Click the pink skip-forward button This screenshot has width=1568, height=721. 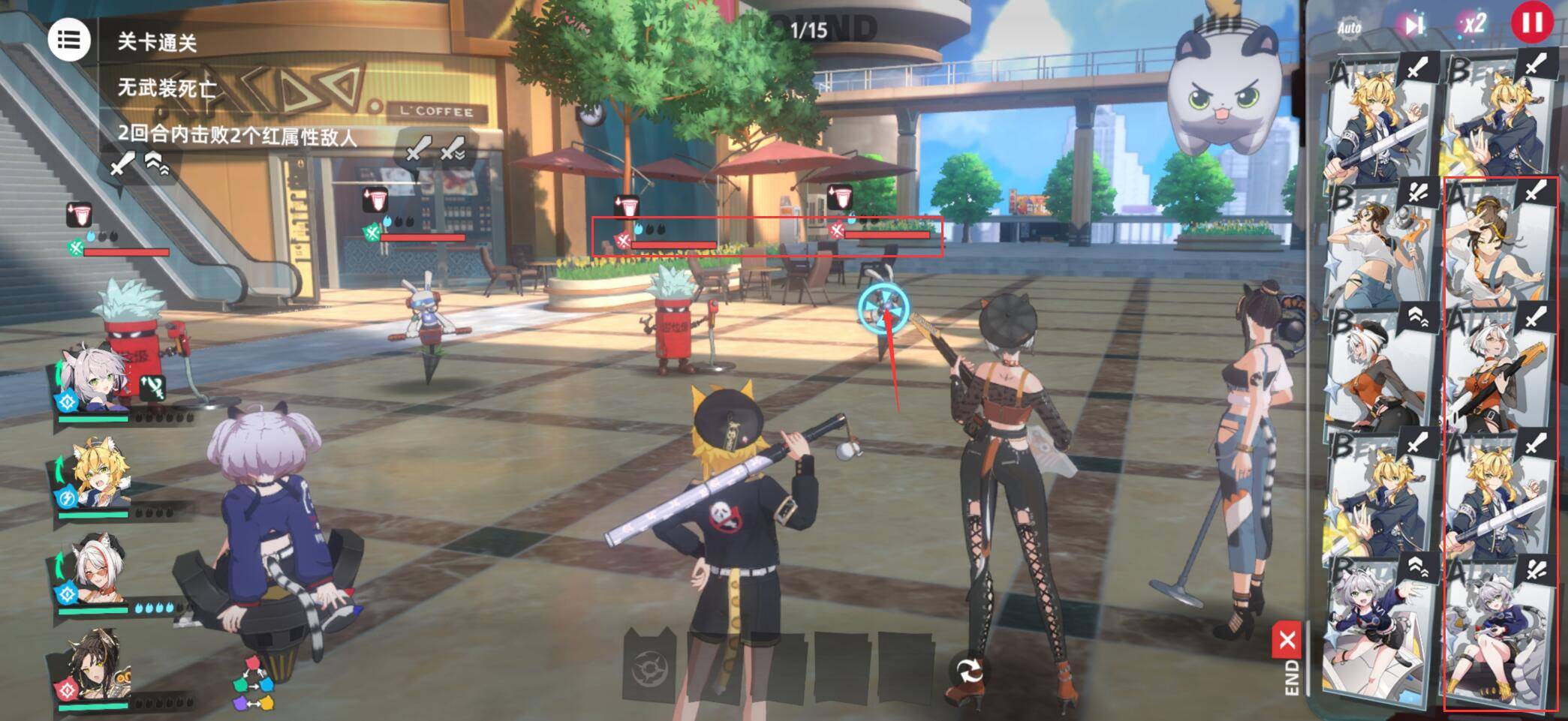point(1413,26)
